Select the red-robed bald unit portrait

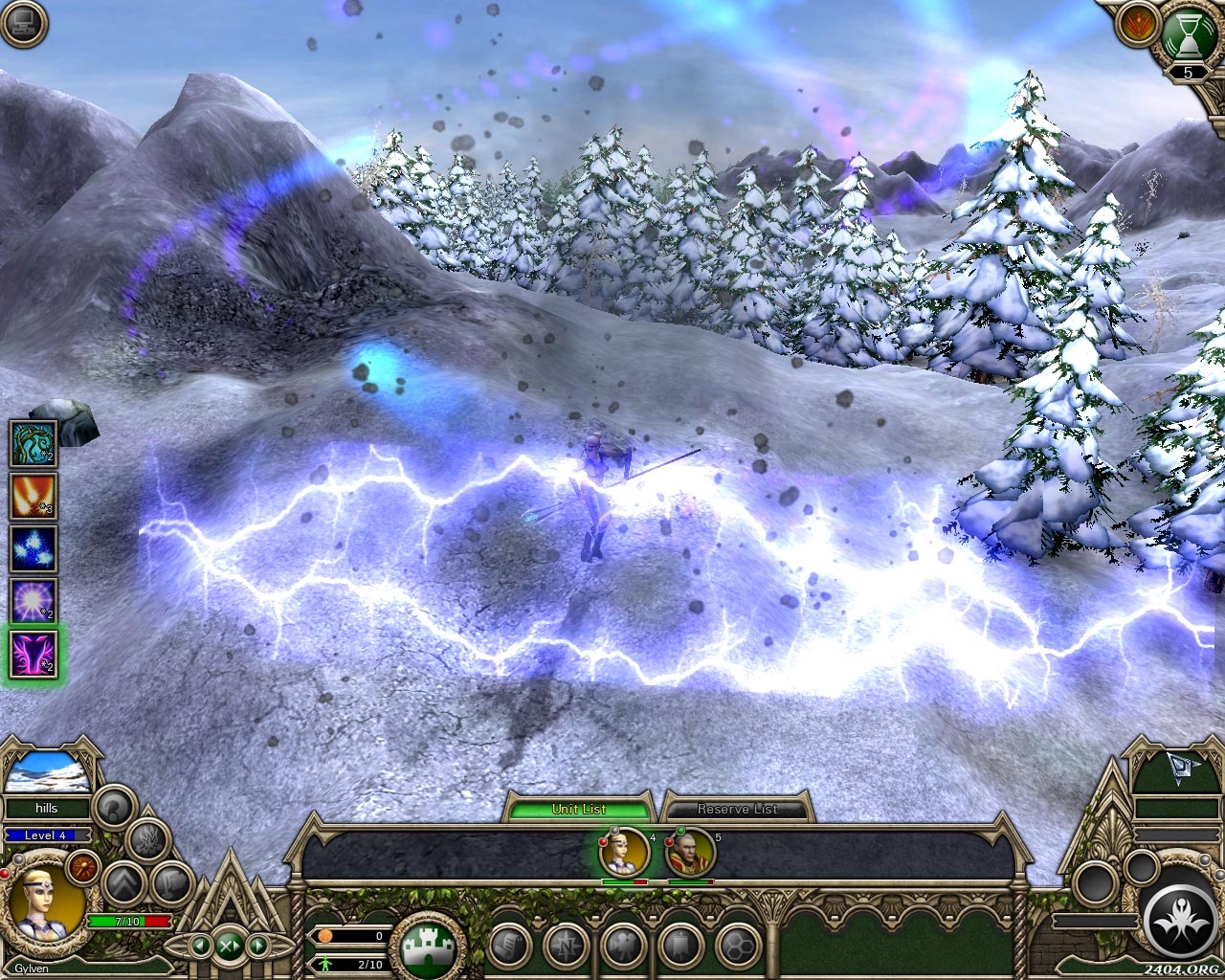pyautogui.click(x=691, y=852)
